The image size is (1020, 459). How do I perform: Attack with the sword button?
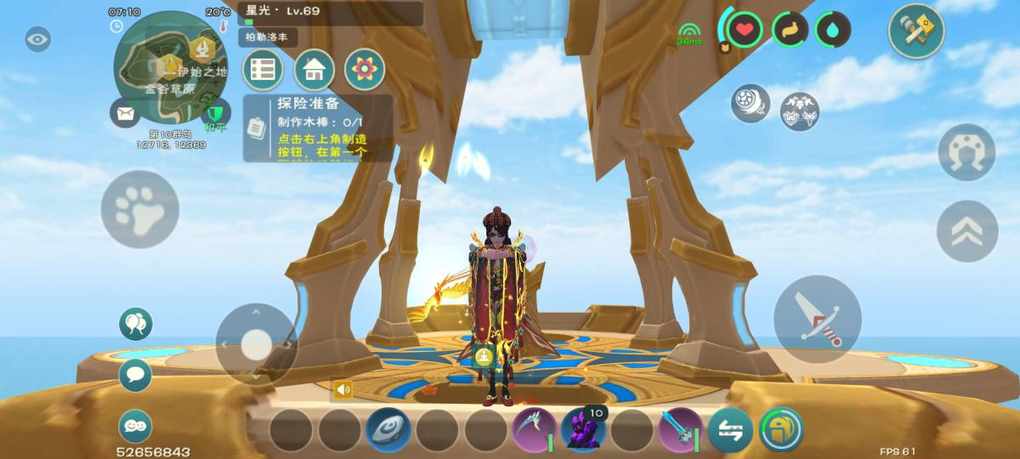tap(817, 319)
